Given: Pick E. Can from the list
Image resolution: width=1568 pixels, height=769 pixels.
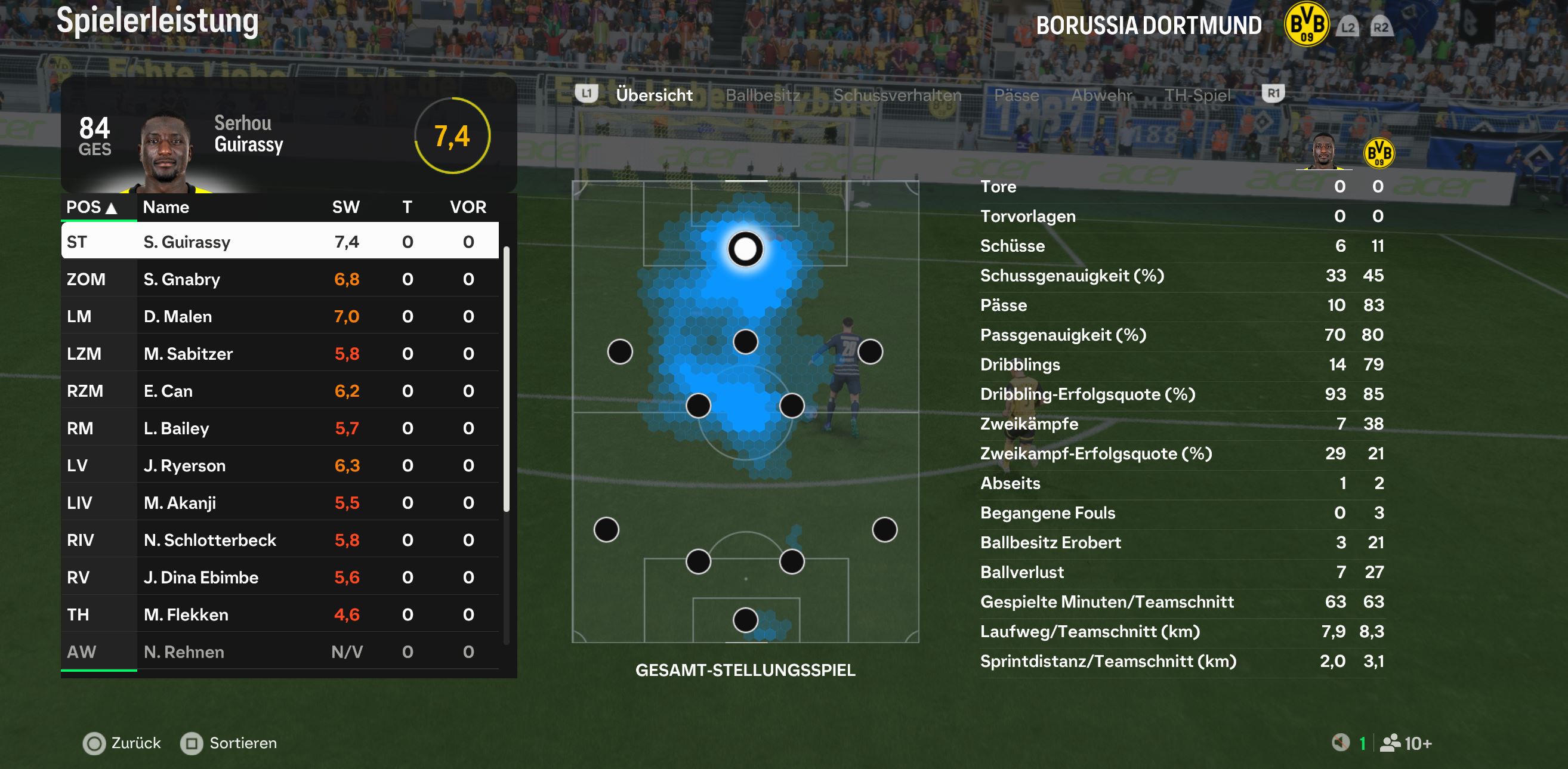Looking at the screenshot, I should tap(280, 391).
